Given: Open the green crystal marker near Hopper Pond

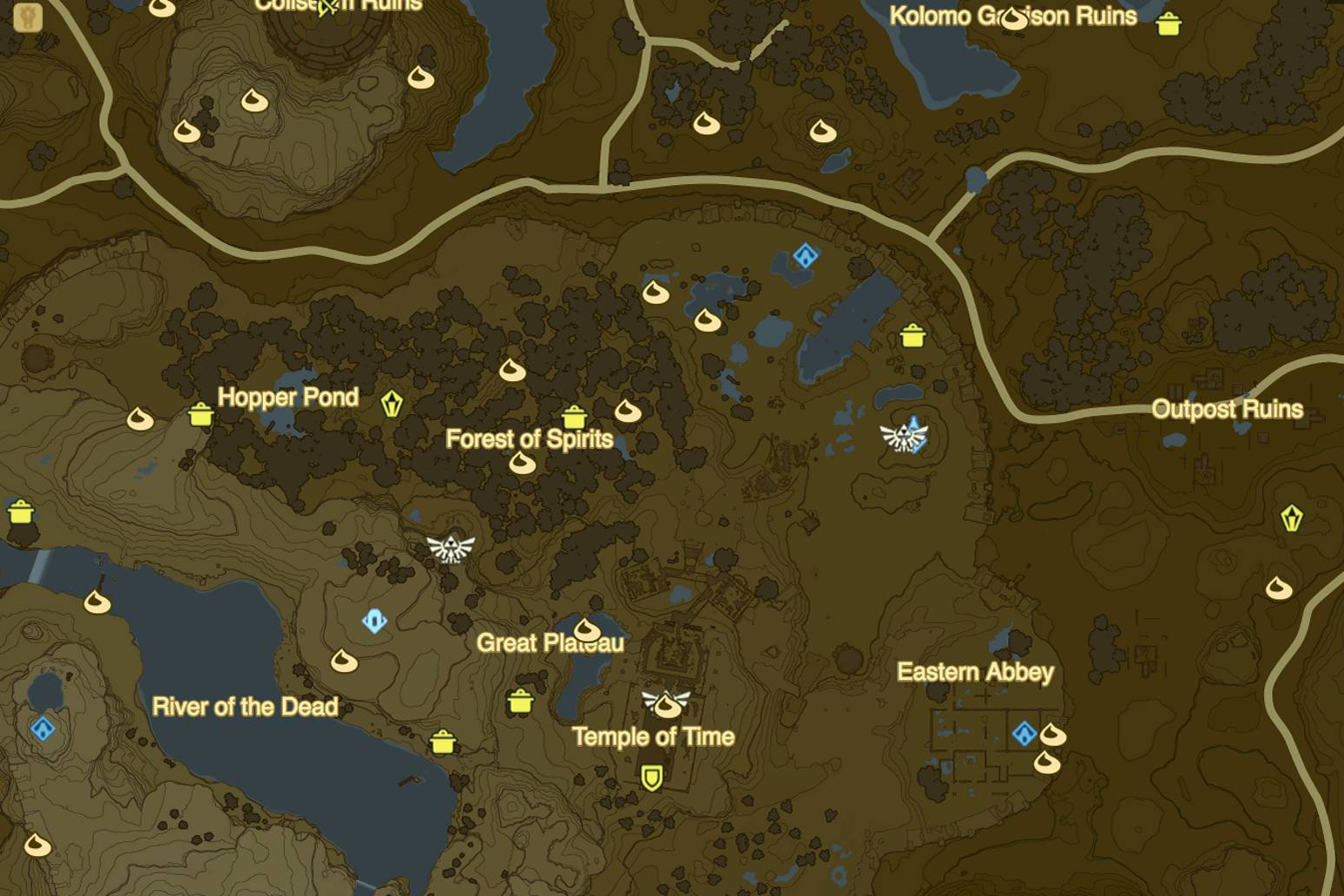Looking at the screenshot, I should pyautogui.click(x=392, y=402).
